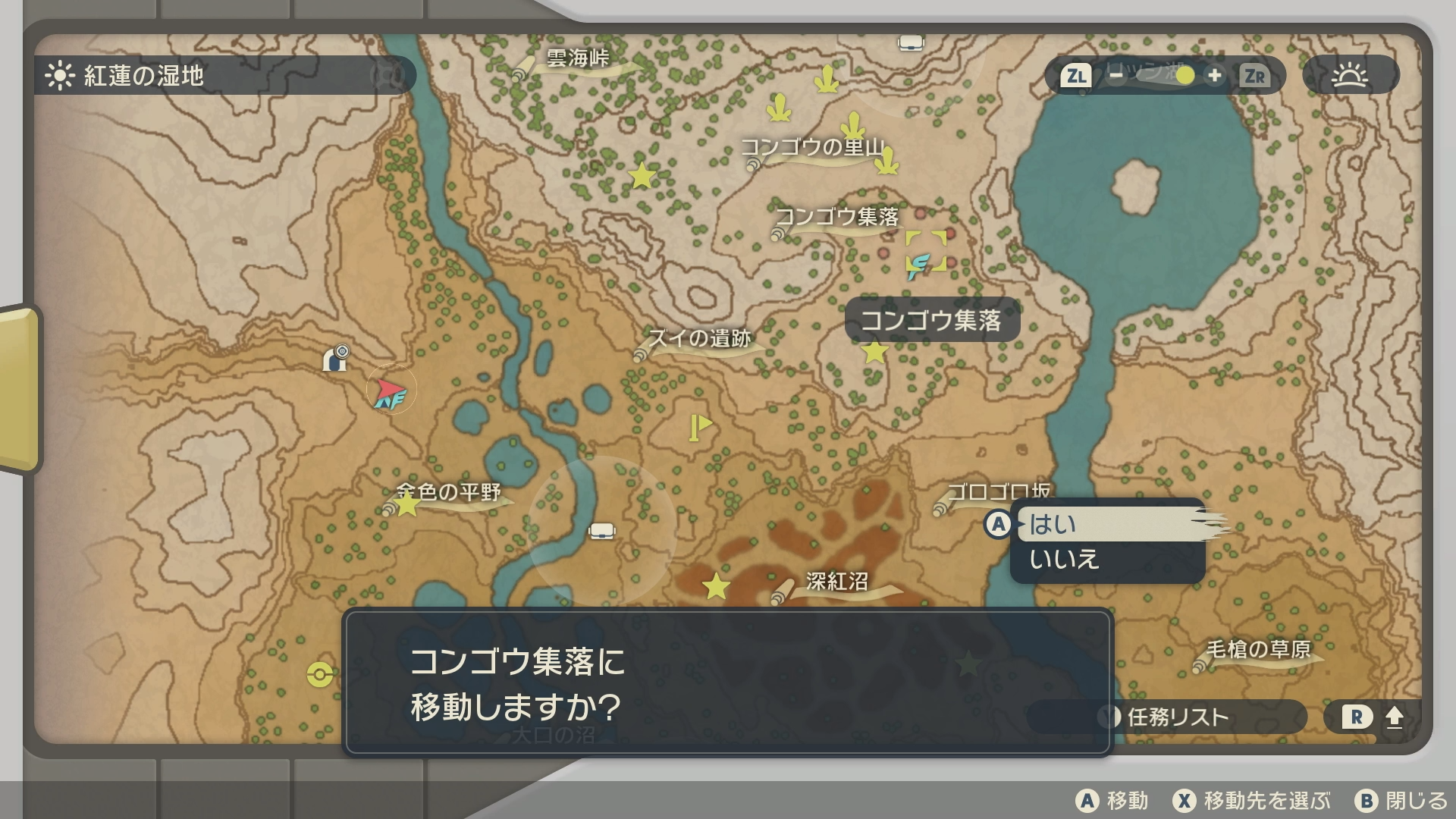
Task: Click the sunrise time-of-day indicator
Action: tap(1350, 75)
